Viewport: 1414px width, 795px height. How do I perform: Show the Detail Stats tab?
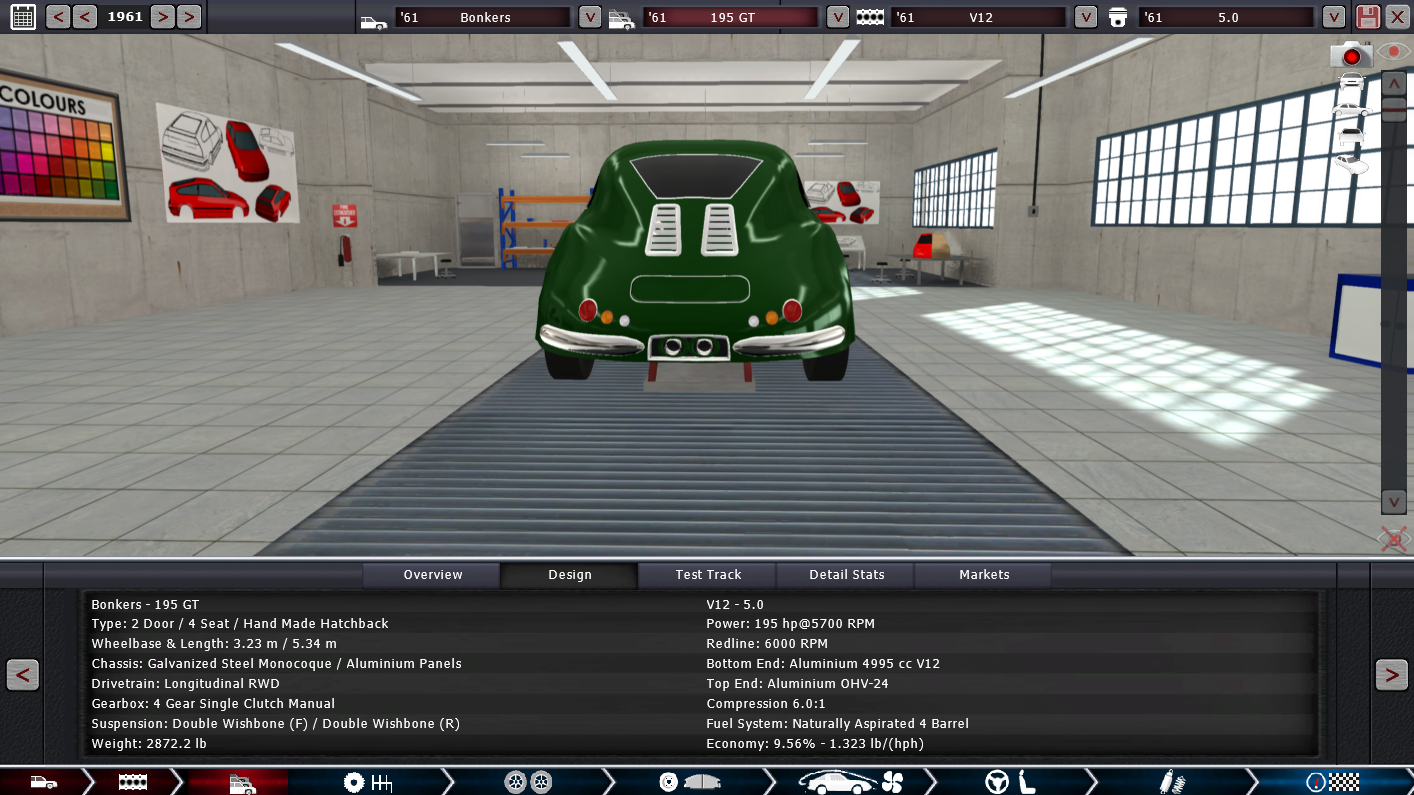[847, 575]
